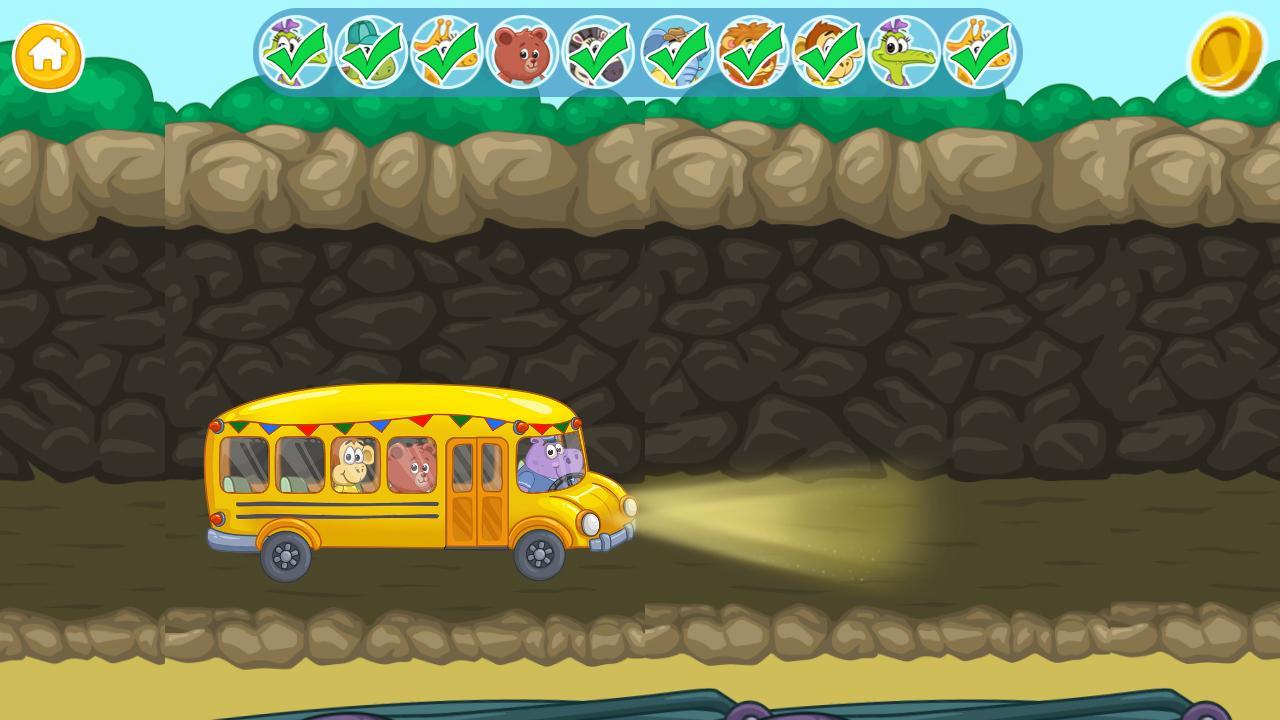Toggle the unchecked bear passenger circle
Viewport: 1280px width, 720px height.
(x=522, y=50)
